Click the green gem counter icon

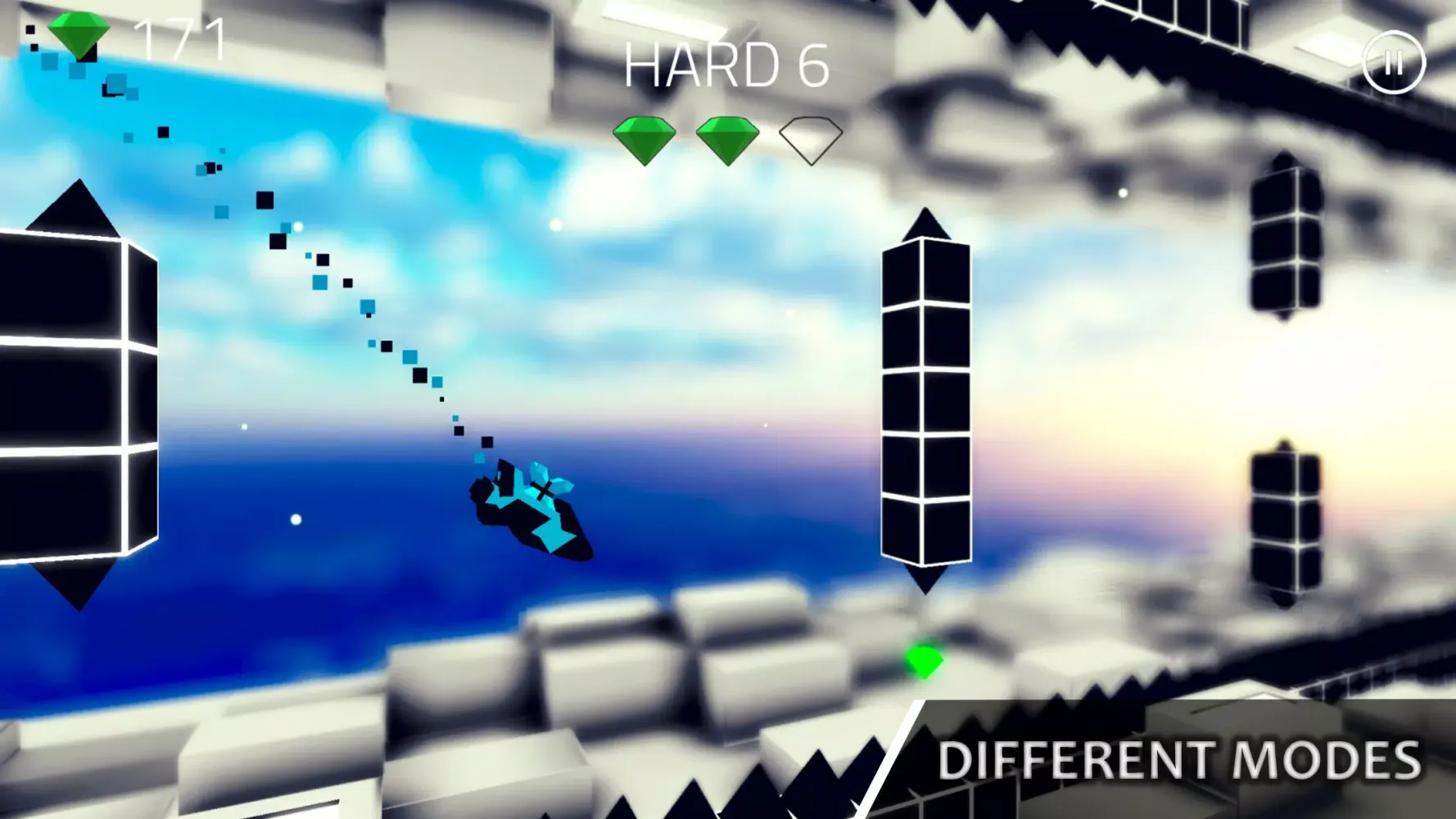pyautogui.click(x=80, y=34)
